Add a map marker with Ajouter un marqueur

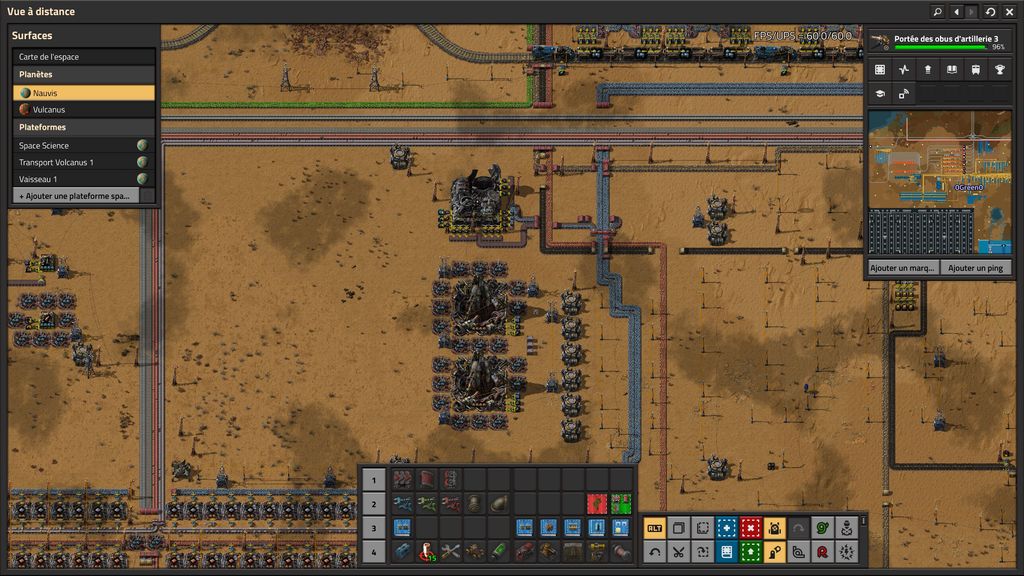(903, 268)
